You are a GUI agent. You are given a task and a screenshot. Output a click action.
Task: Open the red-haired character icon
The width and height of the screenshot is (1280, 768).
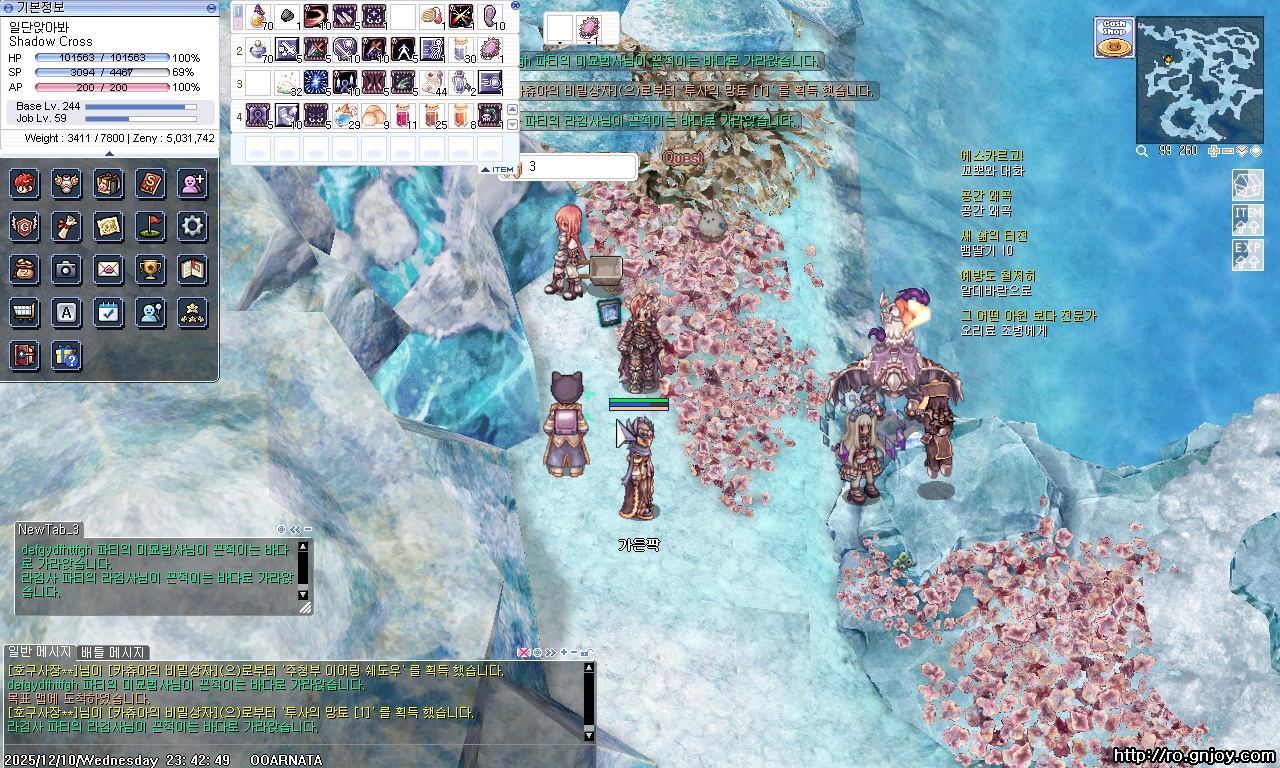click(24, 183)
